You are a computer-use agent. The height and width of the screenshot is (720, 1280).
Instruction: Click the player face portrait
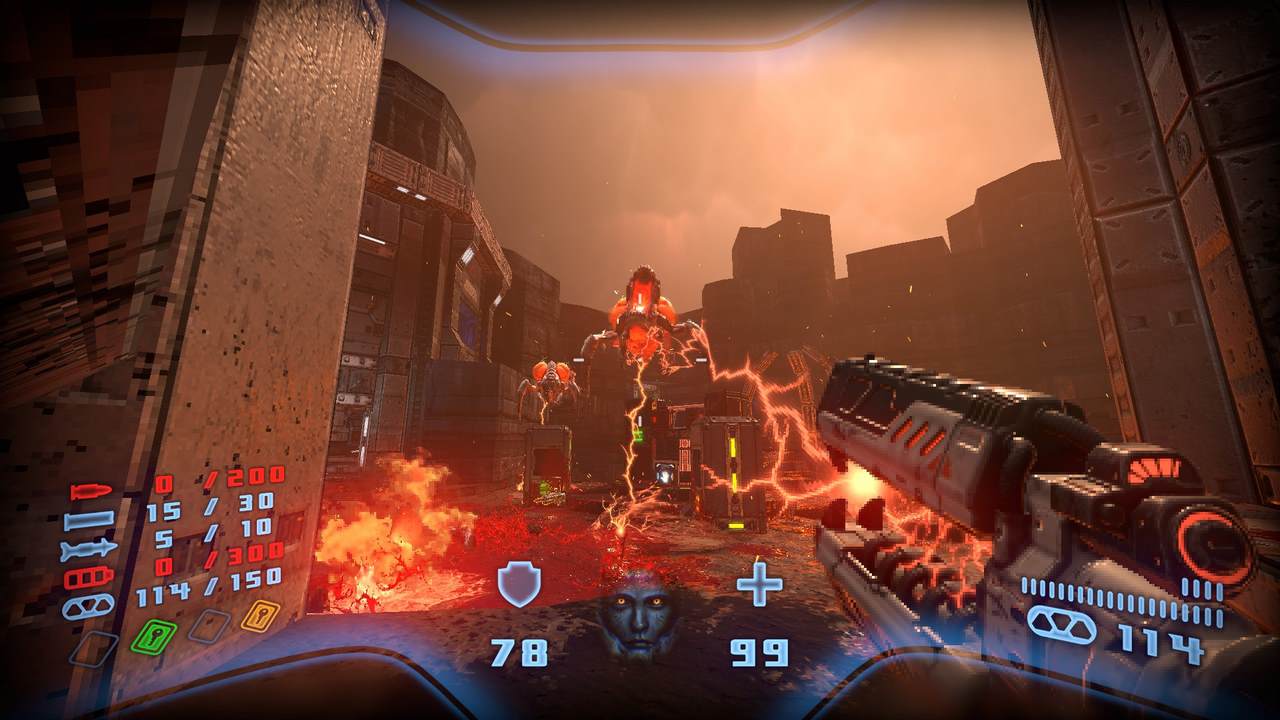(636, 611)
